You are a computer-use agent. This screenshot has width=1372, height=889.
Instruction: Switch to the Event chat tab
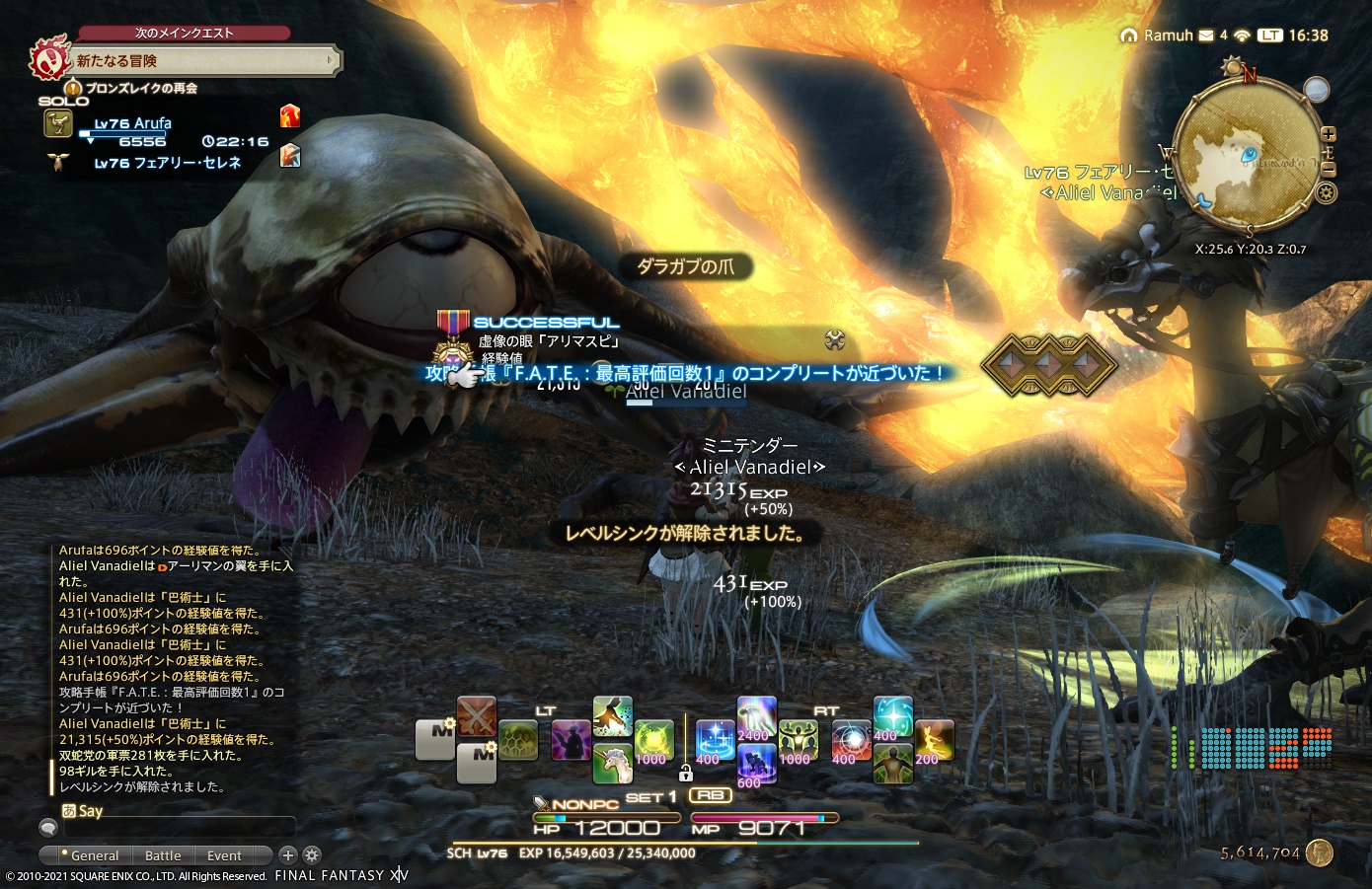click(x=224, y=855)
